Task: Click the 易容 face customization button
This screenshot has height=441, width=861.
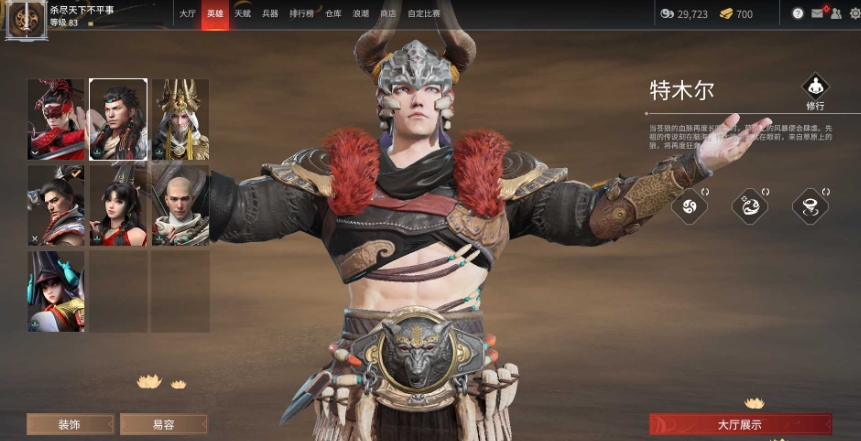Action: 163,424
